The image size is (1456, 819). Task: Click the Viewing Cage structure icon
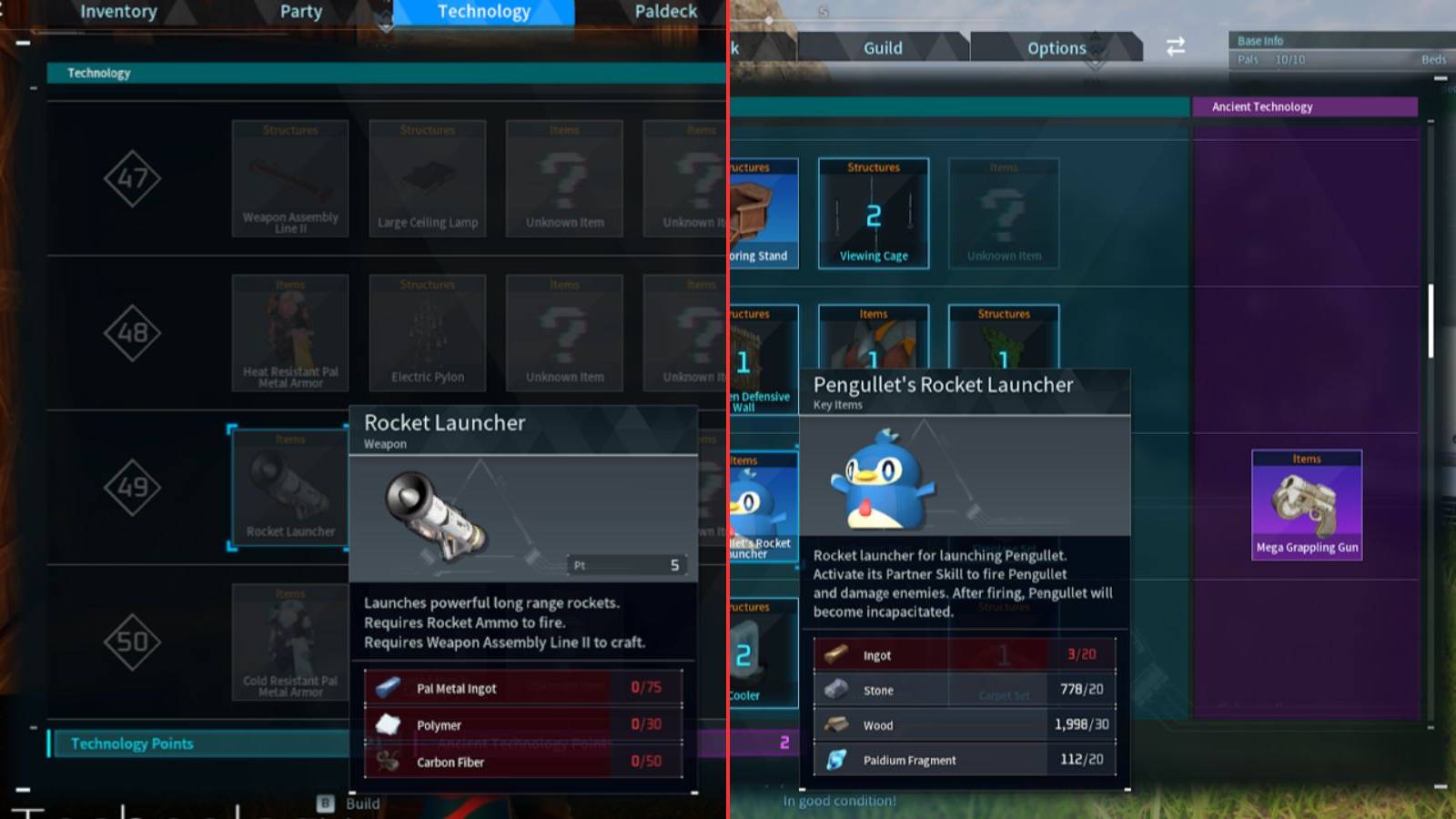[x=873, y=212]
